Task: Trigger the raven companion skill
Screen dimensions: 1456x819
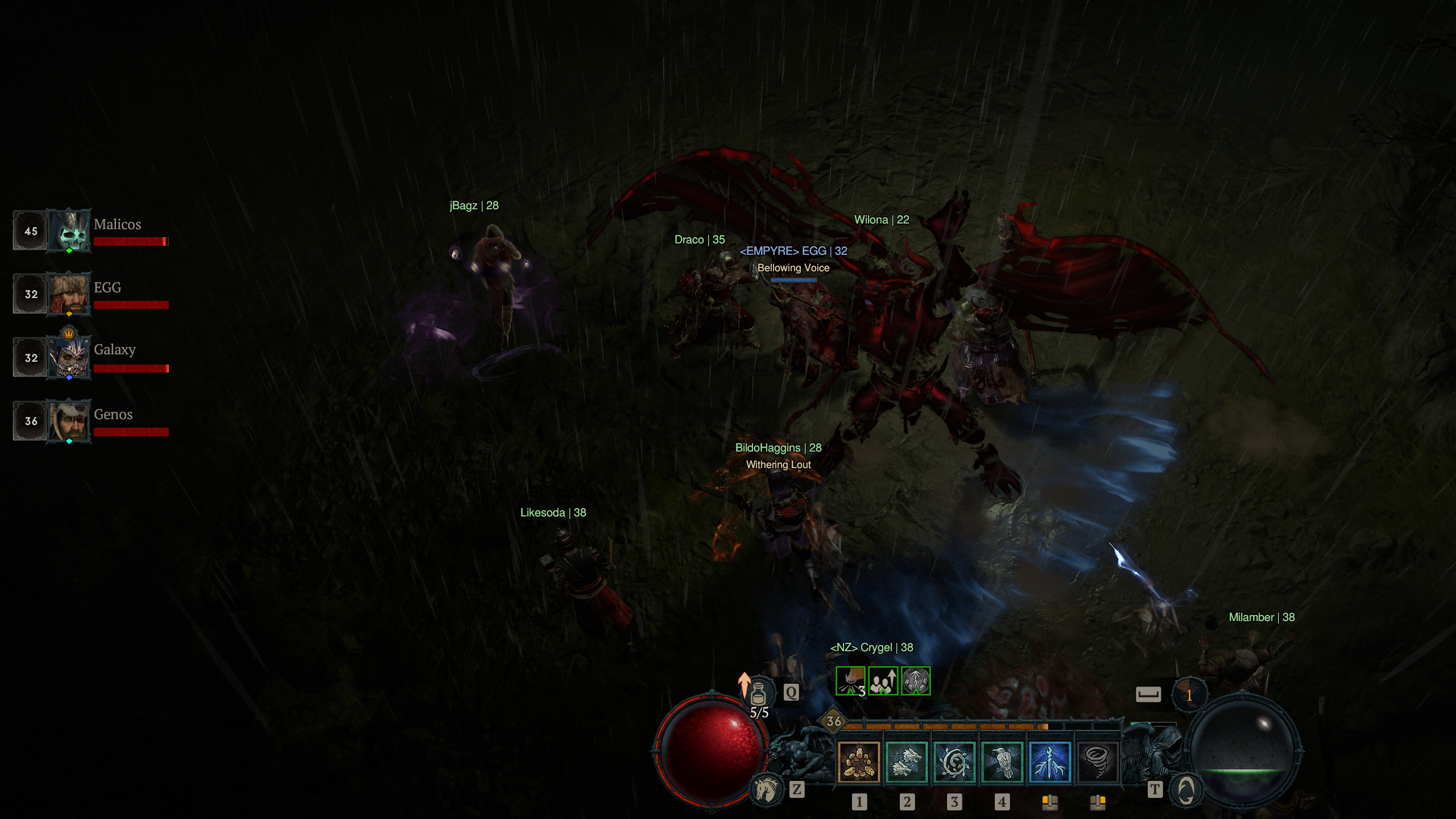Action: pos(1002,762)
